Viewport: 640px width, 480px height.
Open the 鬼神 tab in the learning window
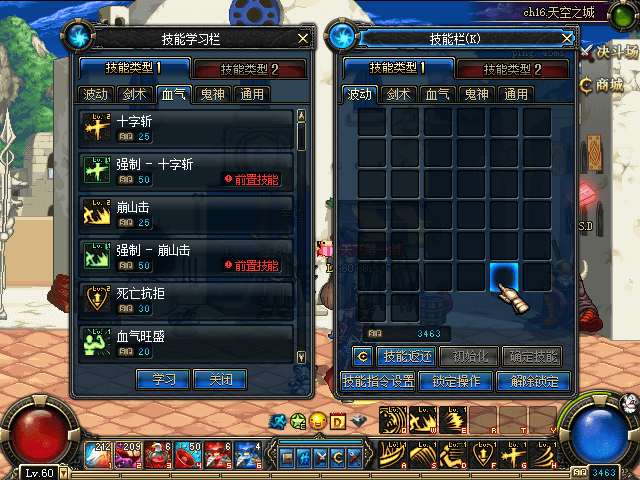tap(210, 95)
